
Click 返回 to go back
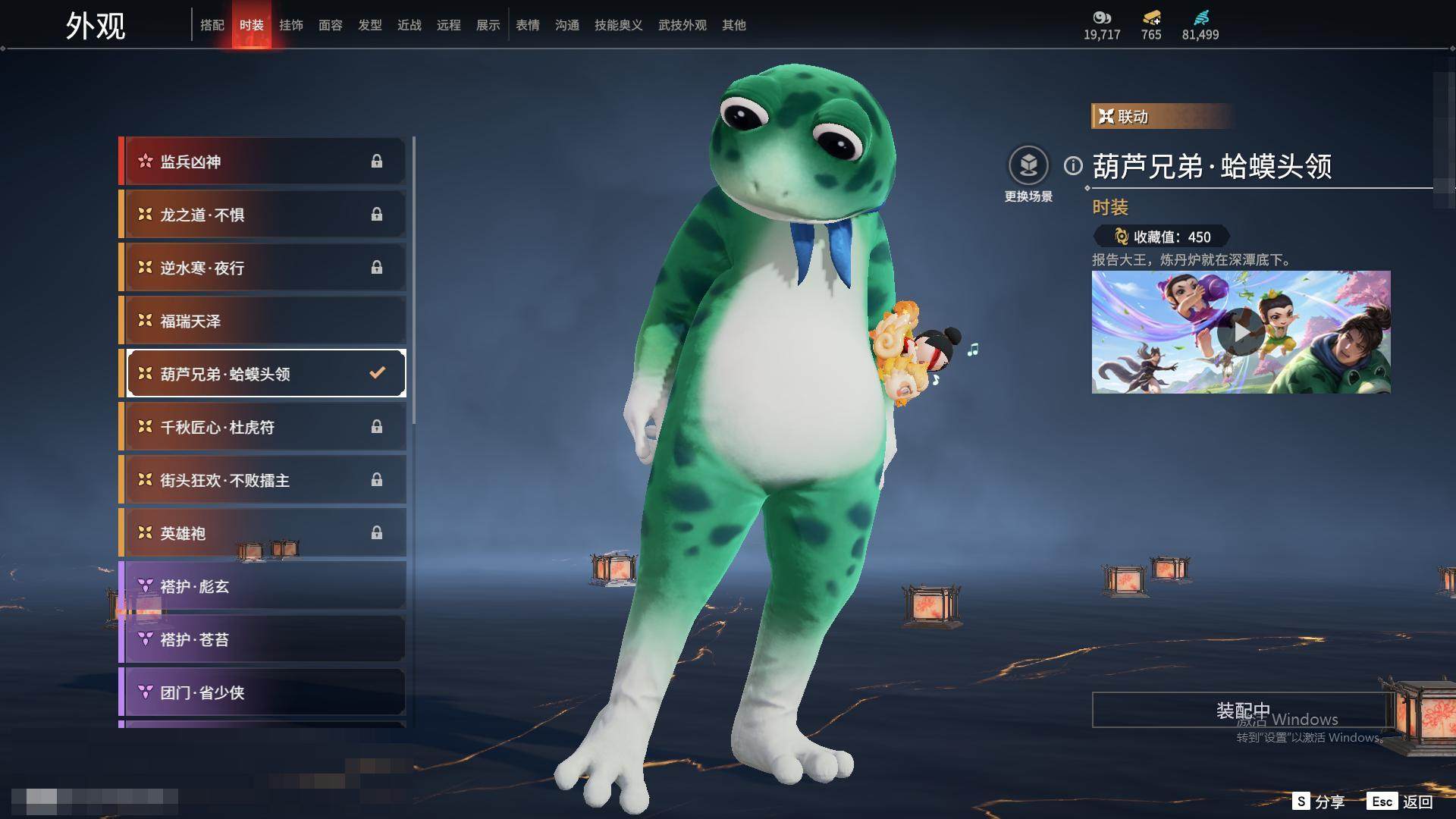1401,802
